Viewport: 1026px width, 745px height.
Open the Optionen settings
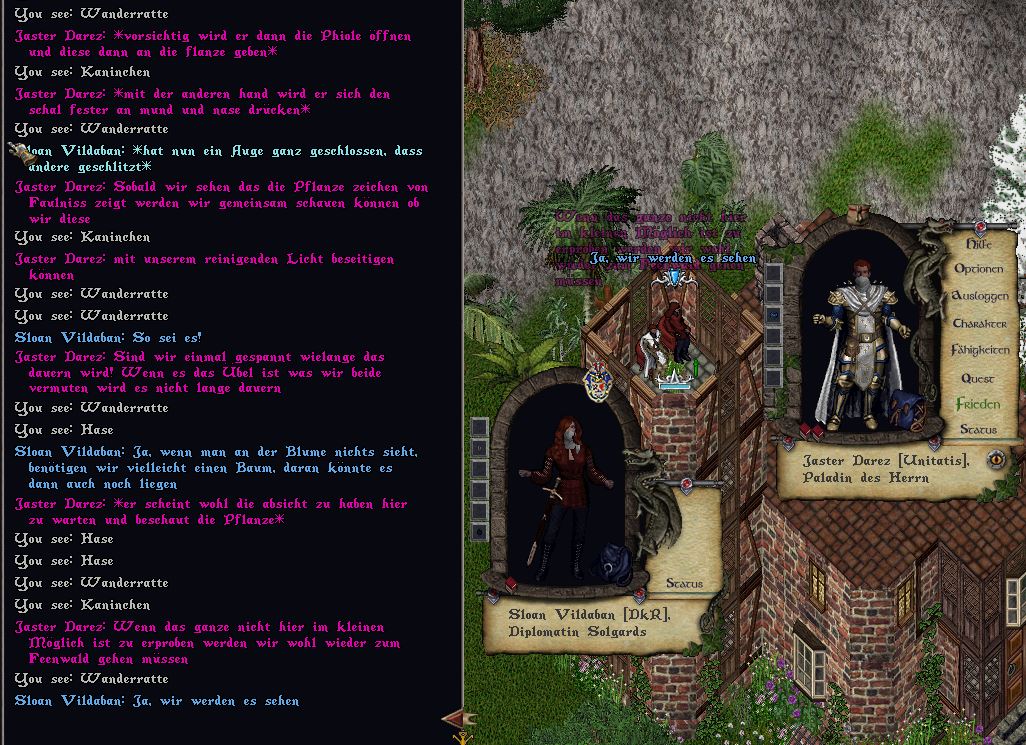point(978,269)
